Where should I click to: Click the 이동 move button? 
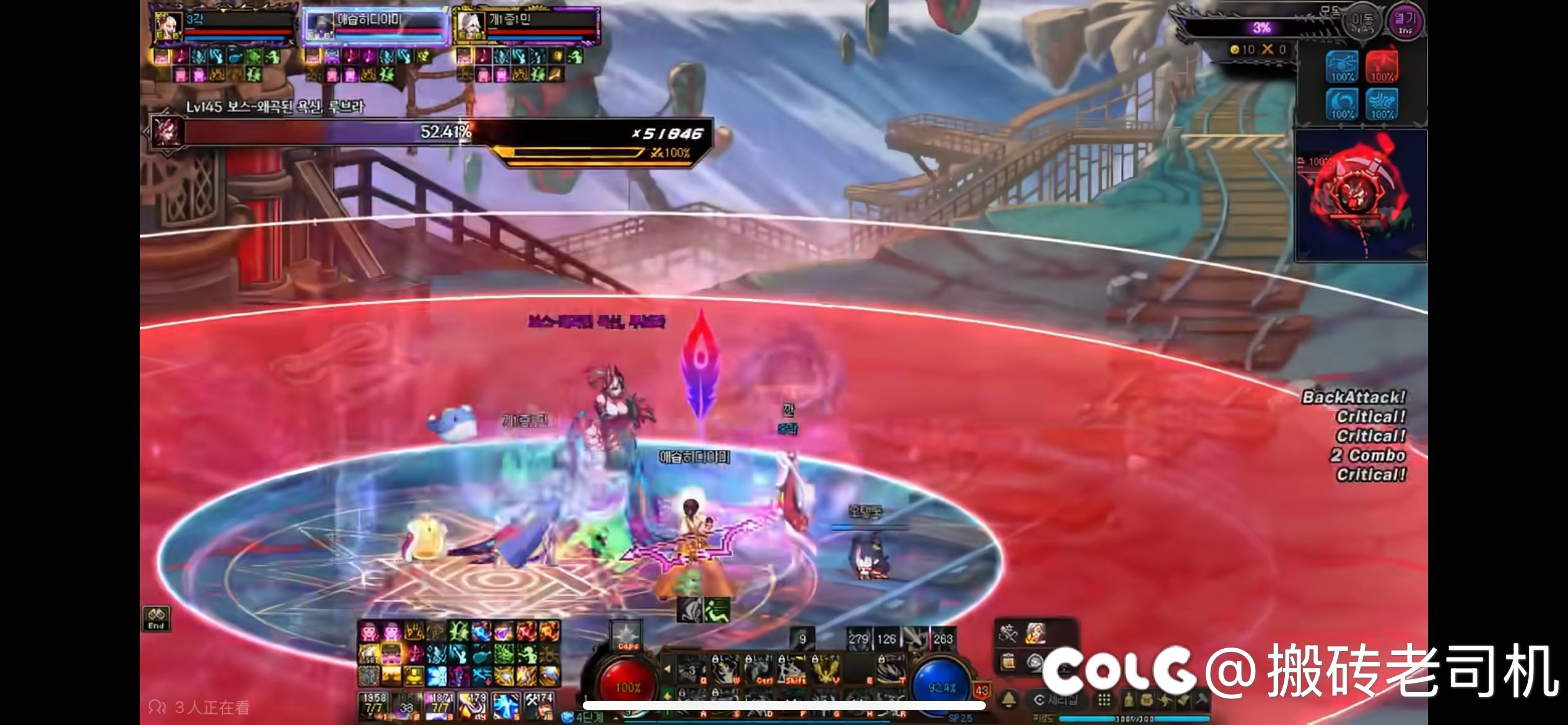tap(1362, 22)
